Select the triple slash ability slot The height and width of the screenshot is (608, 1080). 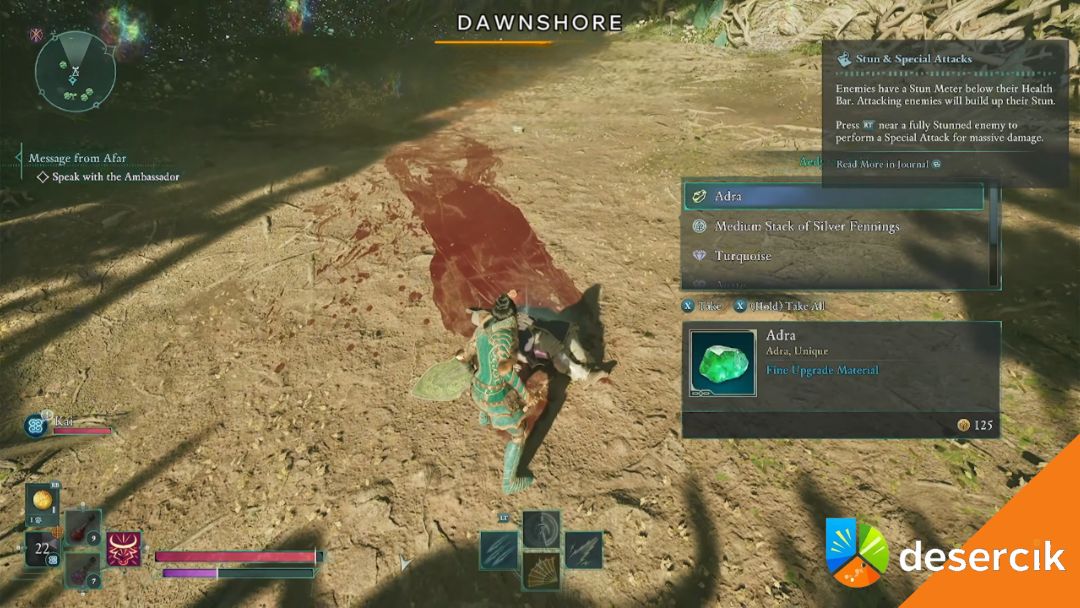(499, 550)
